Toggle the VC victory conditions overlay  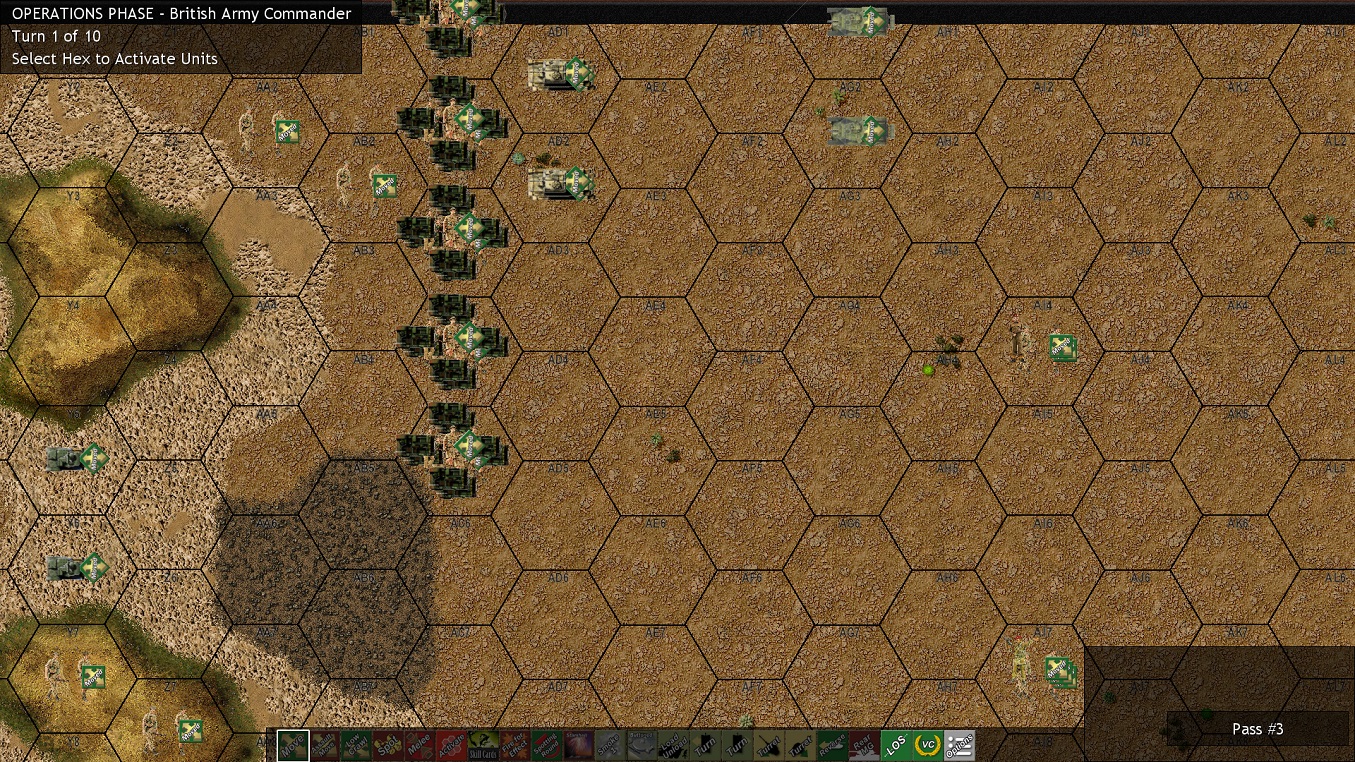927,745
